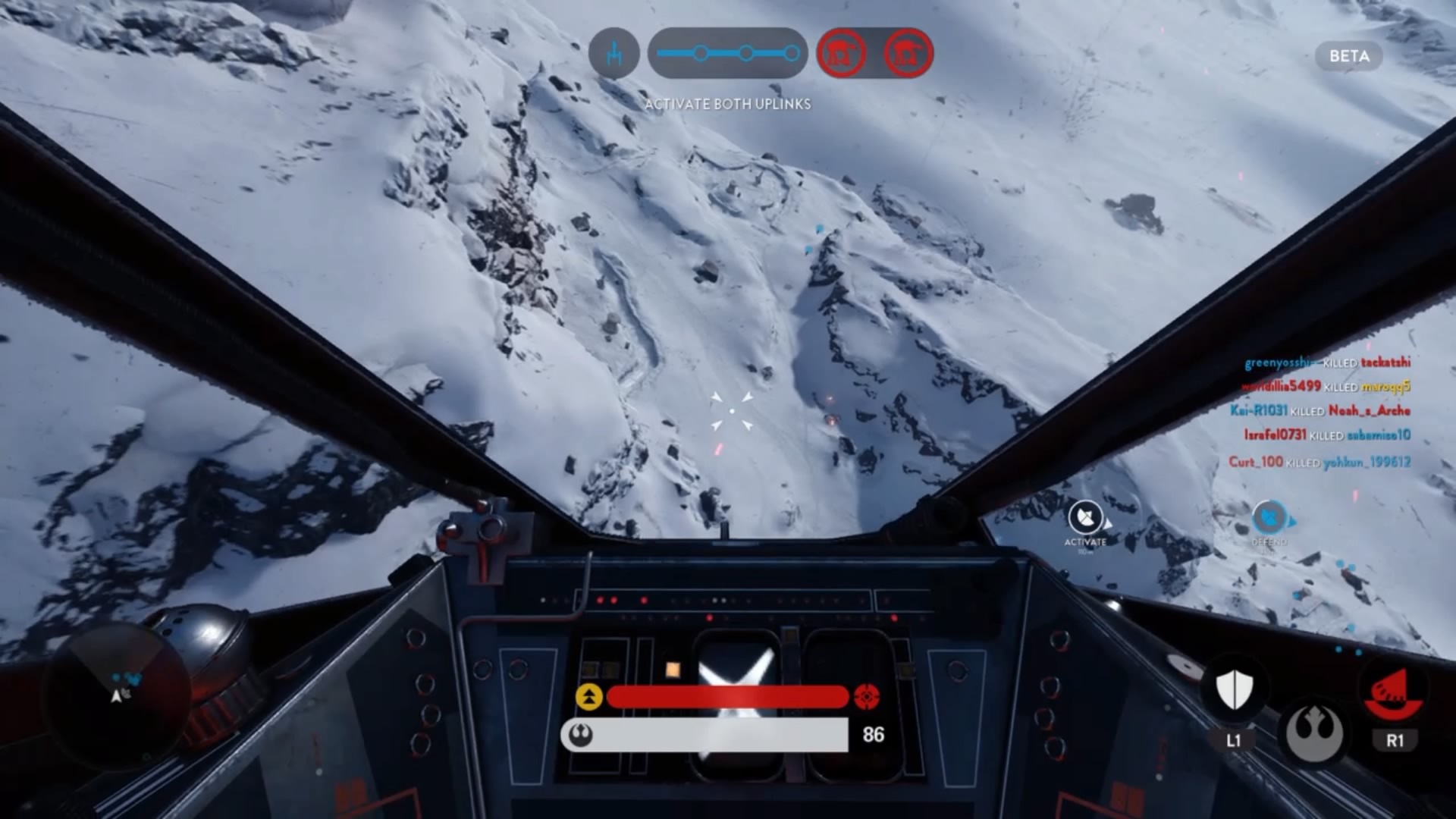Click the yellow double-arrow icon
This screenshot has height=819, width=1456.
589,696
